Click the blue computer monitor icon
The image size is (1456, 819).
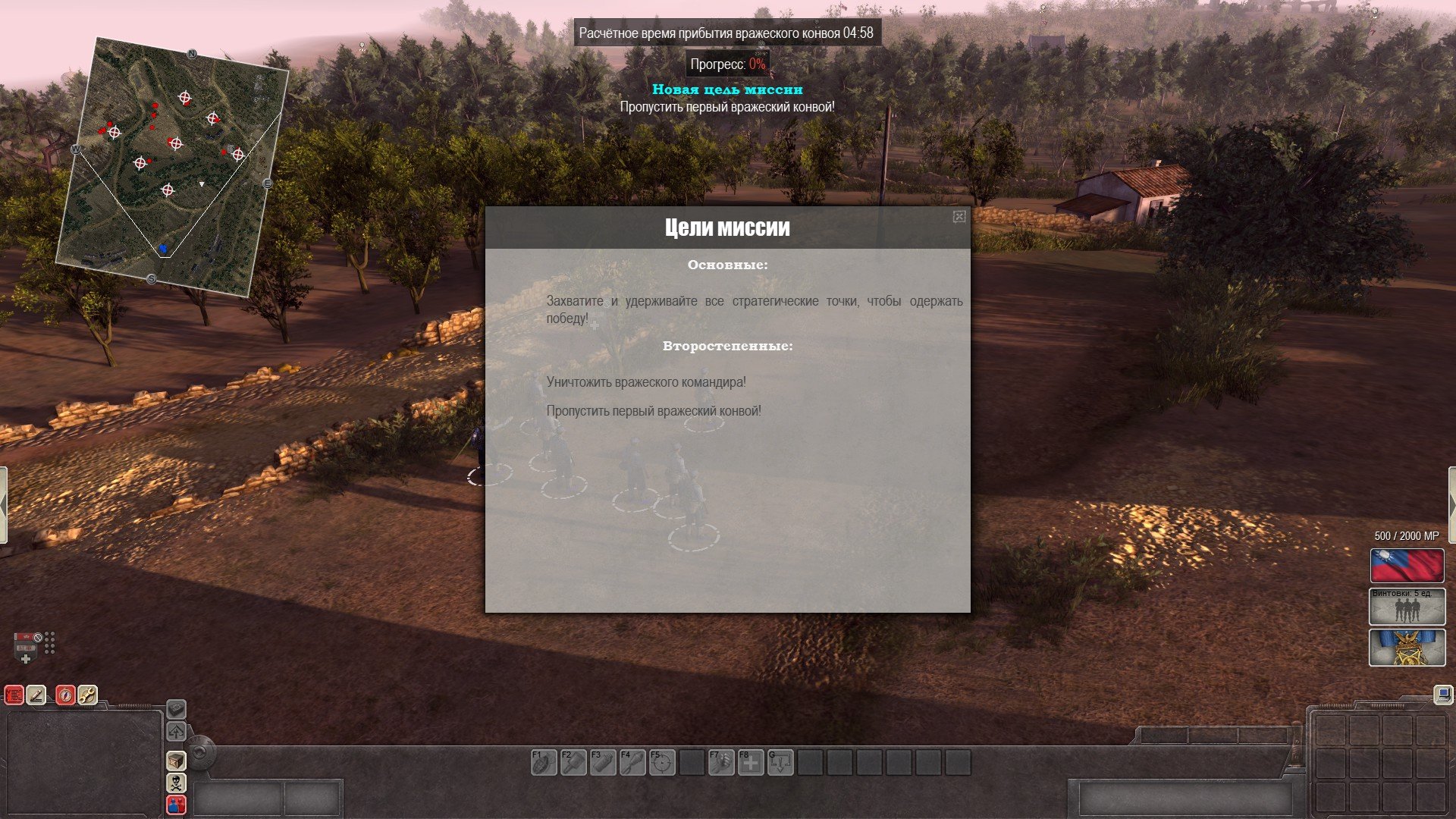pyautogui.click(x=1442, y=694)
